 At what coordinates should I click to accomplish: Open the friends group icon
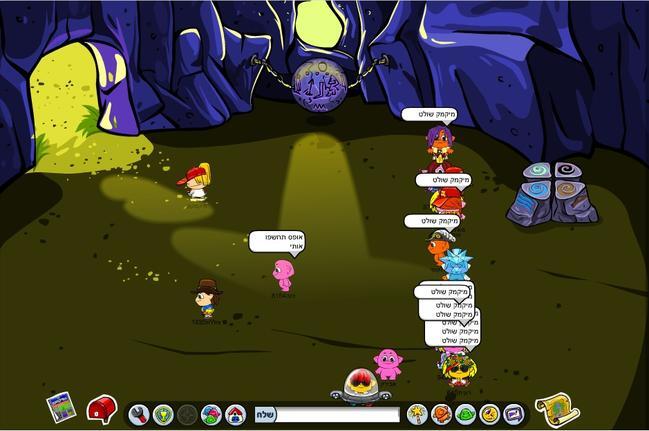[211, 413]
